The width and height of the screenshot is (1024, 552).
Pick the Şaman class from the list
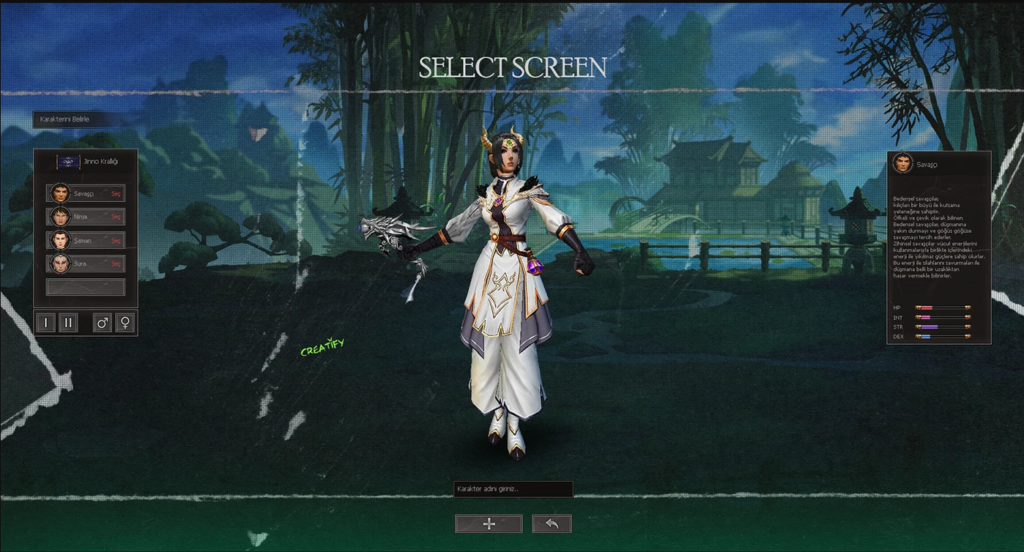point(85,240)
